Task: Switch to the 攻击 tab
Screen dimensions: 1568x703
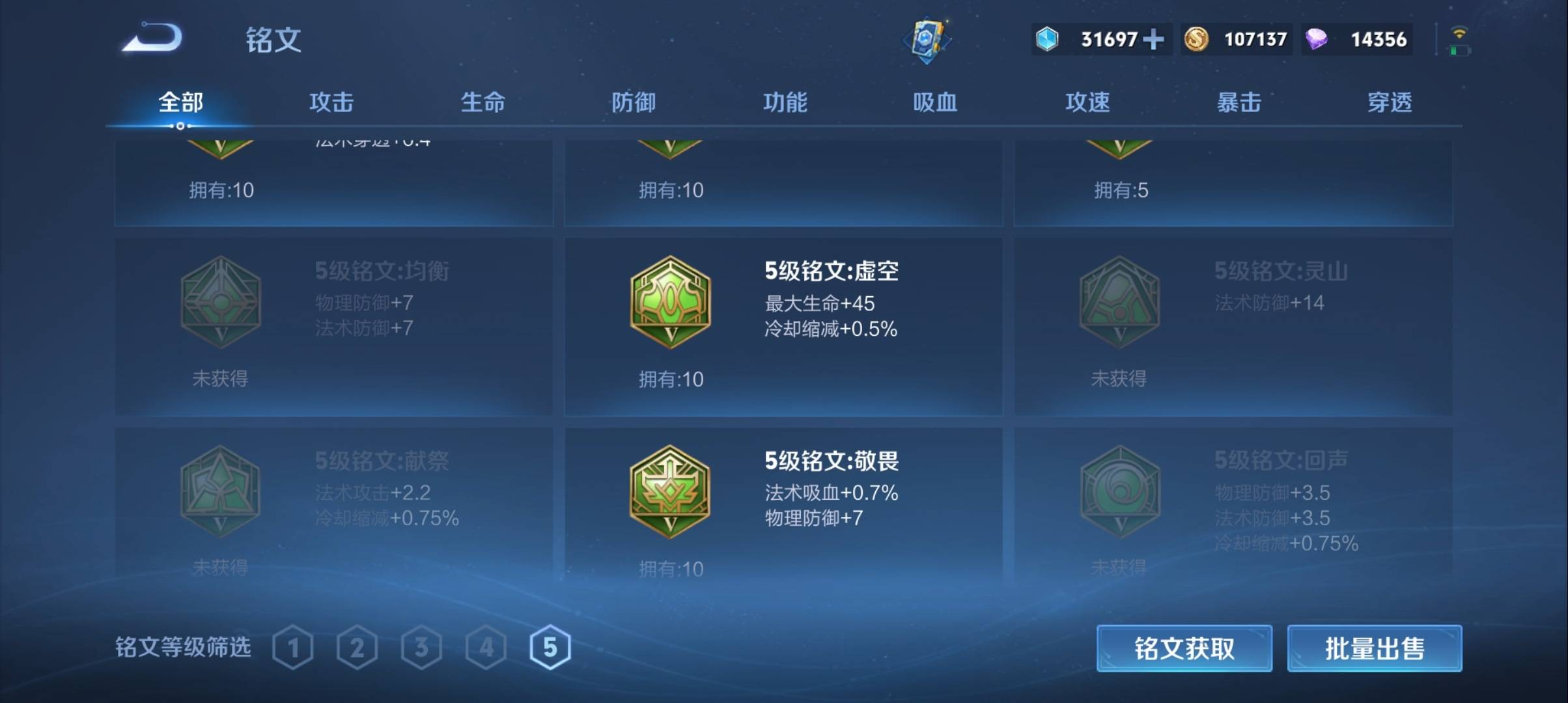Action: point(331,102)
